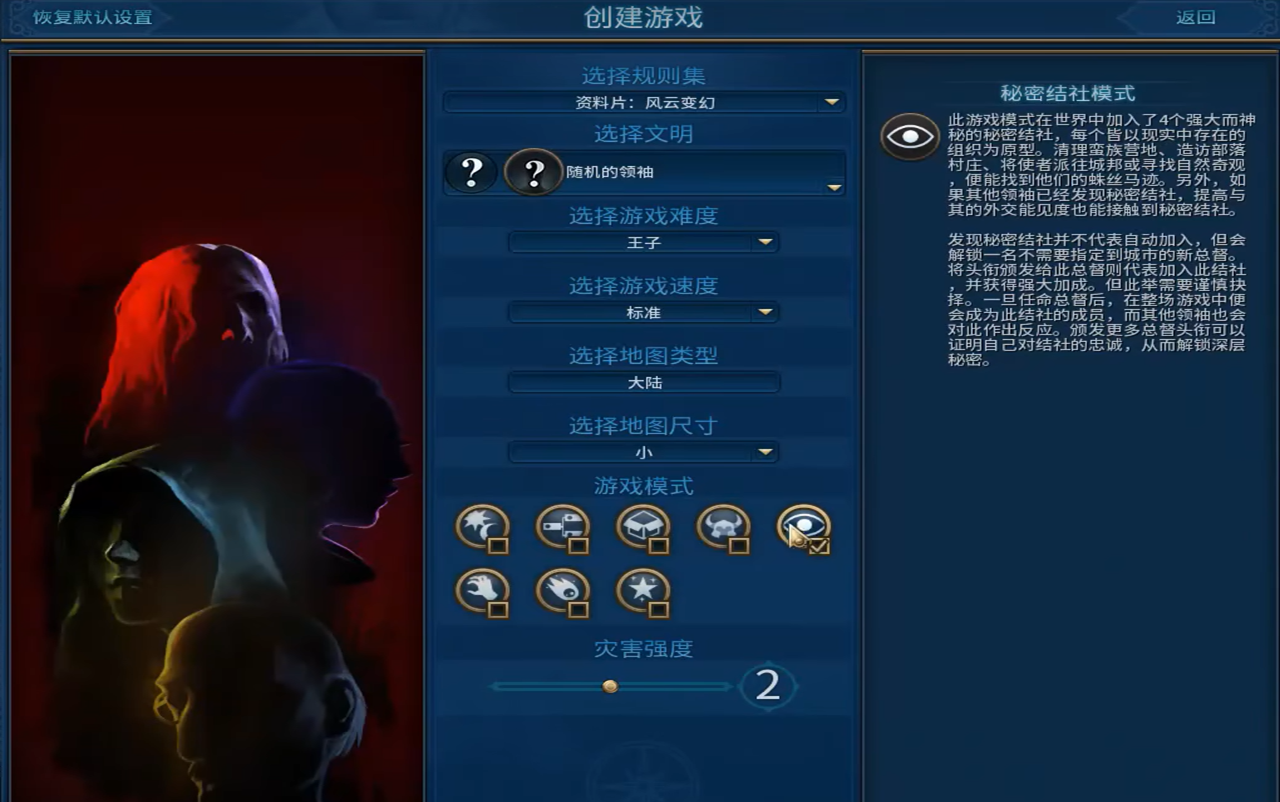Image resolution: width=1280 pixels, height=802 pixels.
Task: Open the 选择规则集 ruleset dropdown
Action: [x=644, y=102]
